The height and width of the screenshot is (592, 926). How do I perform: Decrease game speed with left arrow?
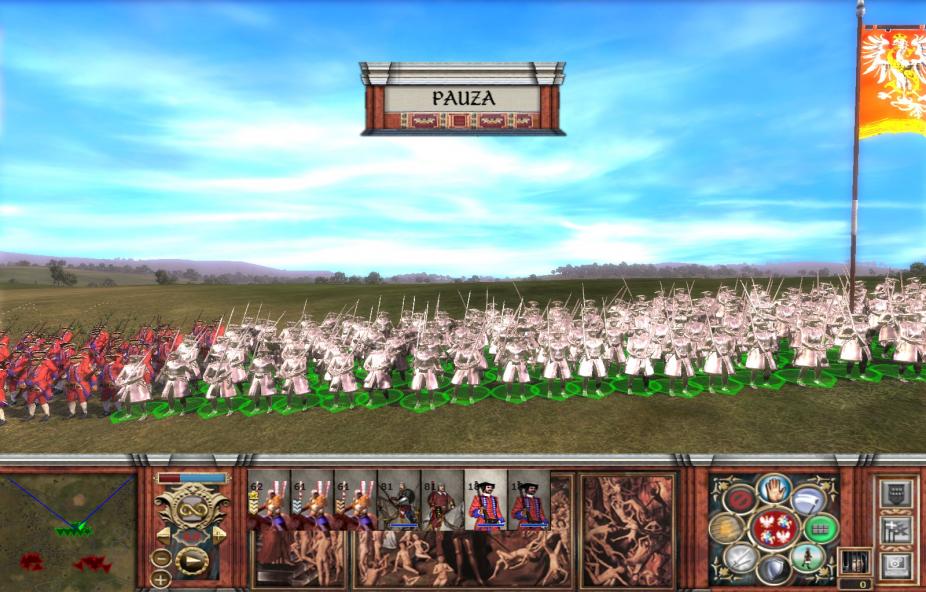pos(161,536)
